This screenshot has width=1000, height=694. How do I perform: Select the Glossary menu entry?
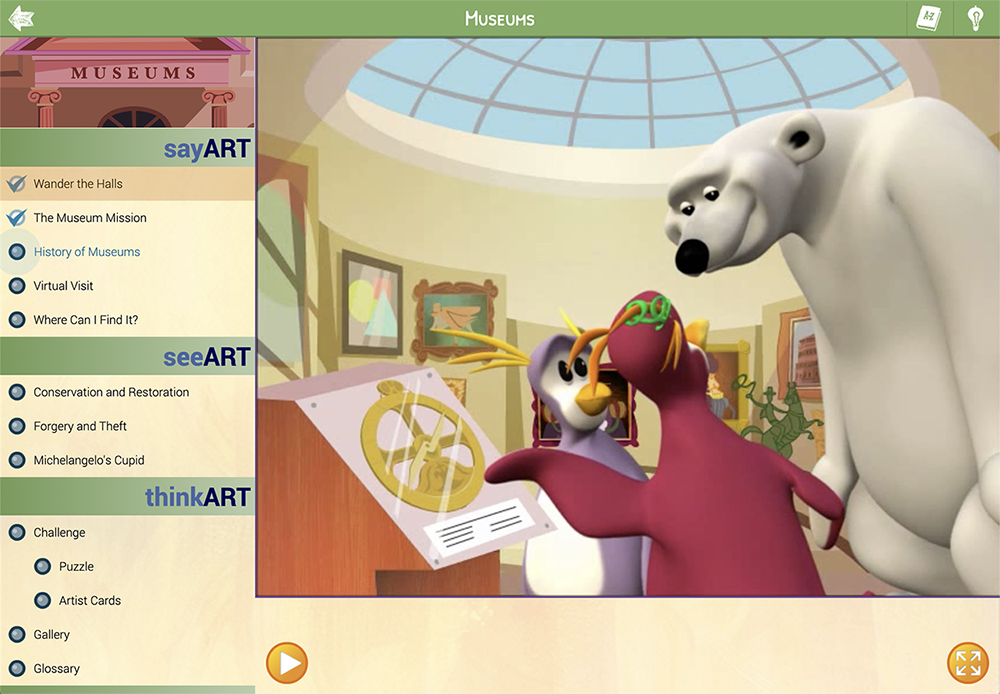pyautogui.click(x=56, y=669)
